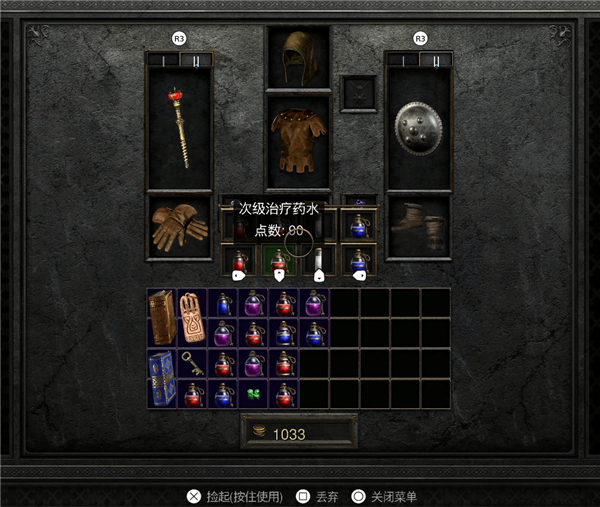Select the blue tome in the inventory
600x507 pixels.
click(x=162, y=378)
